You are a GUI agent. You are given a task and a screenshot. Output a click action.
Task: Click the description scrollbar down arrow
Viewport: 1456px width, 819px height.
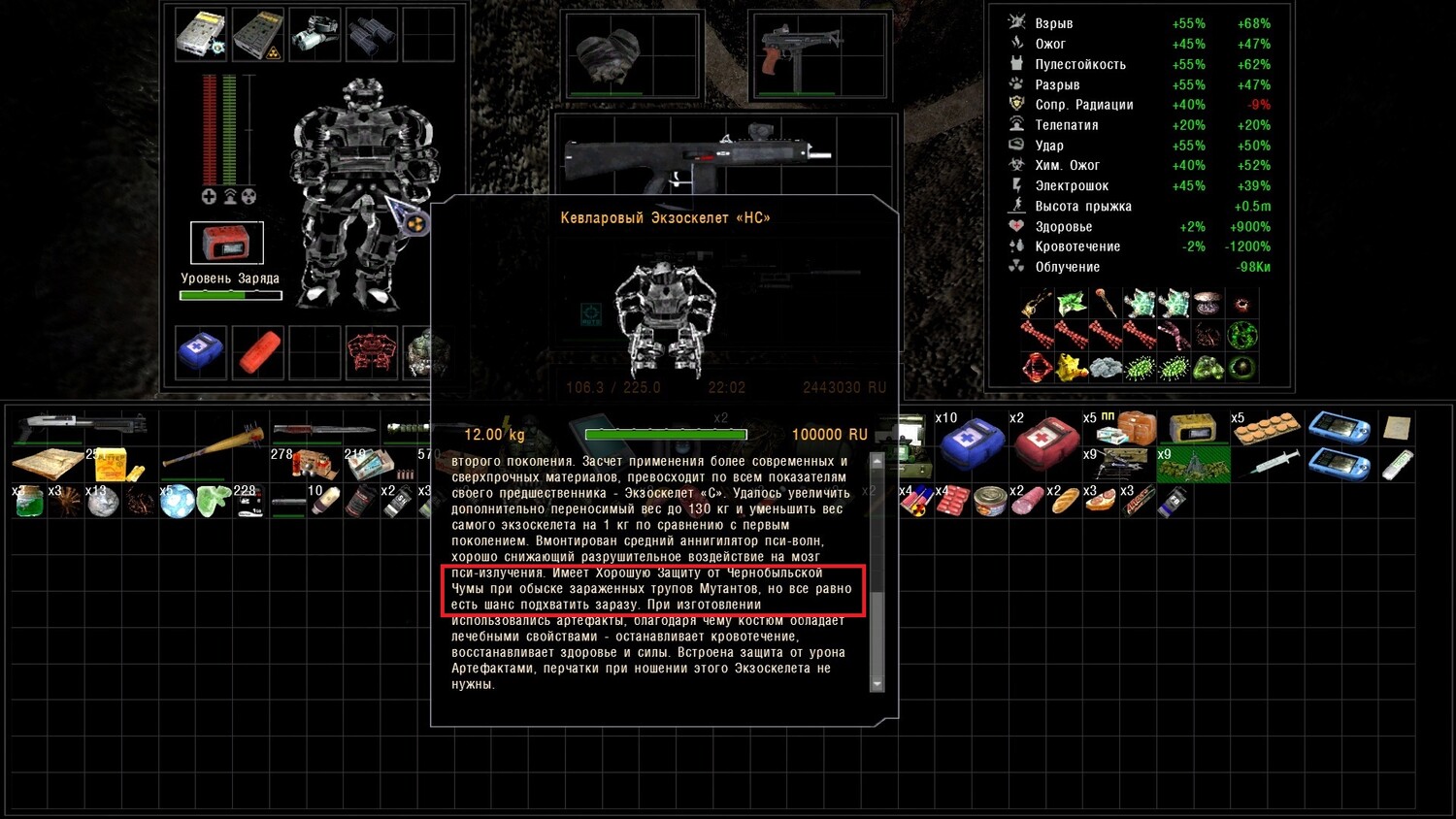click(877, 684)
